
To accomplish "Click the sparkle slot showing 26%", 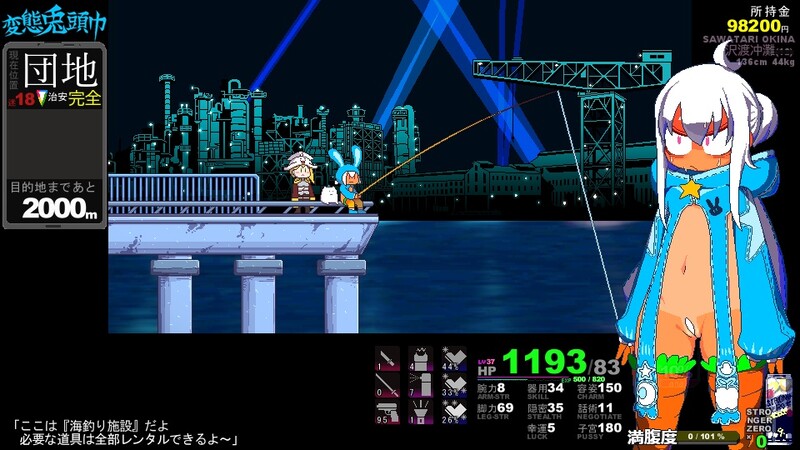I will click(454, 412).
